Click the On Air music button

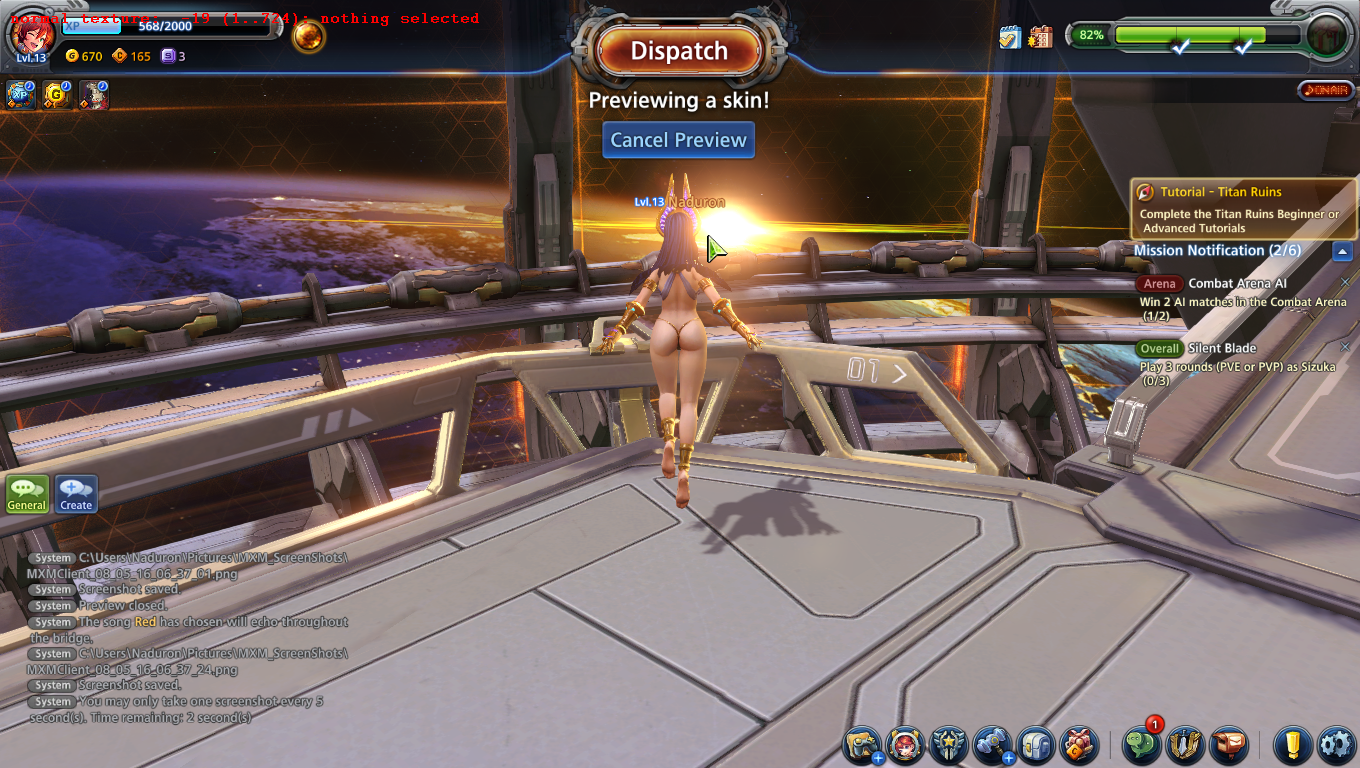(1325, 90)
